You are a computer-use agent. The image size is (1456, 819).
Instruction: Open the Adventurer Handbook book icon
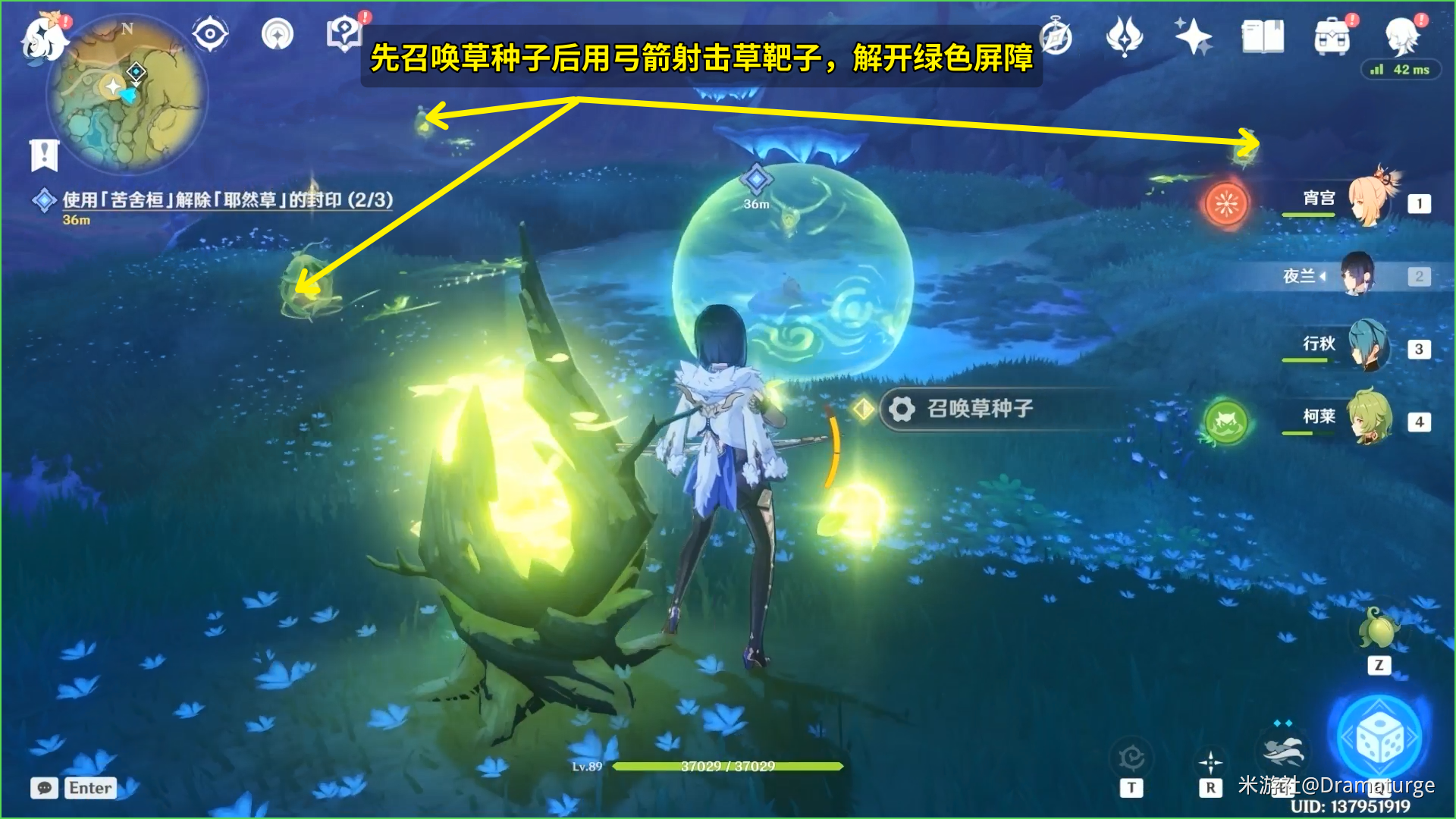click(x=1263, y=36)
